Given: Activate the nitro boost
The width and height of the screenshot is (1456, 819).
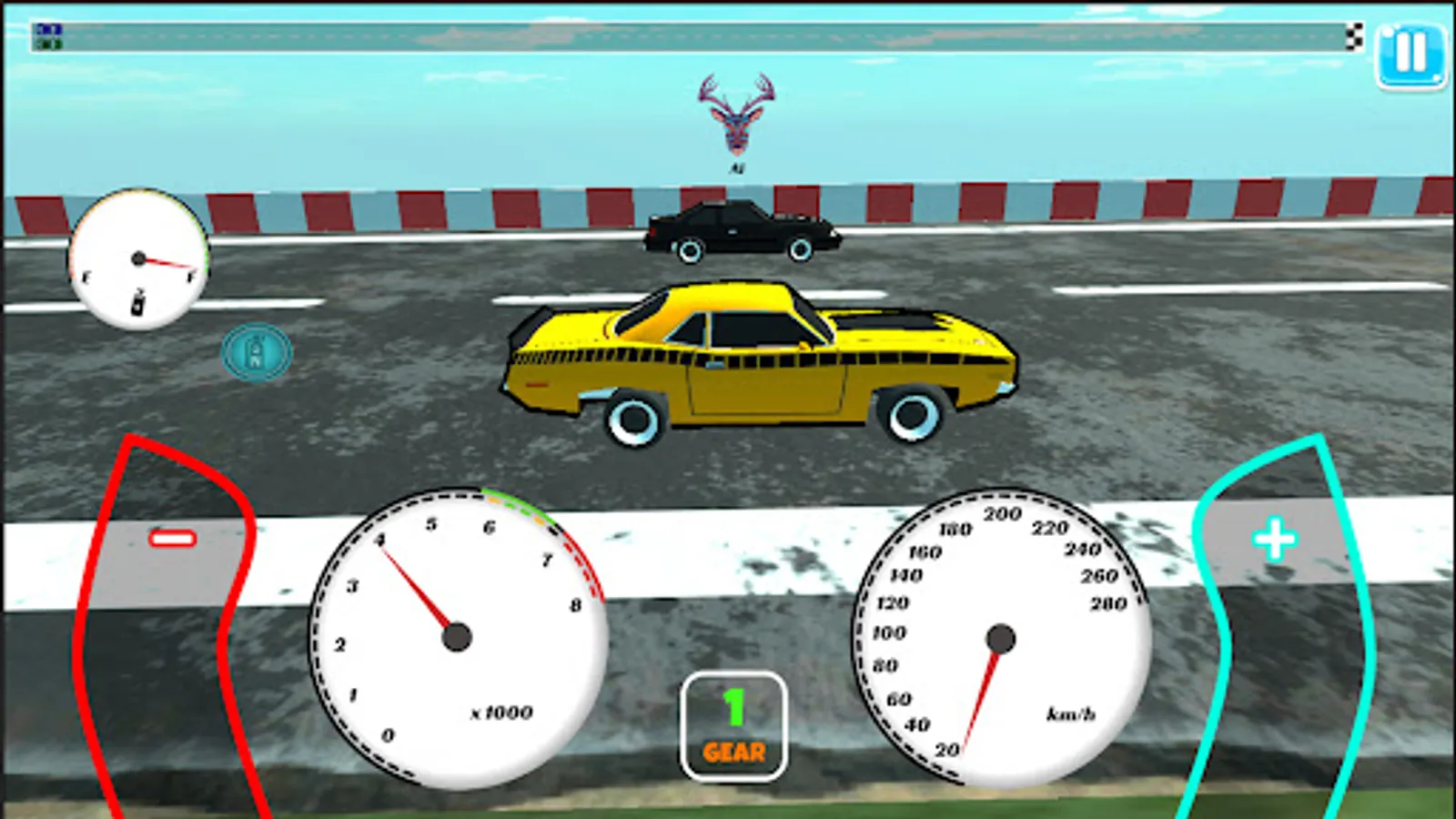Looking at the screenshot, I should pyautogui.click(x=258, y=352).
